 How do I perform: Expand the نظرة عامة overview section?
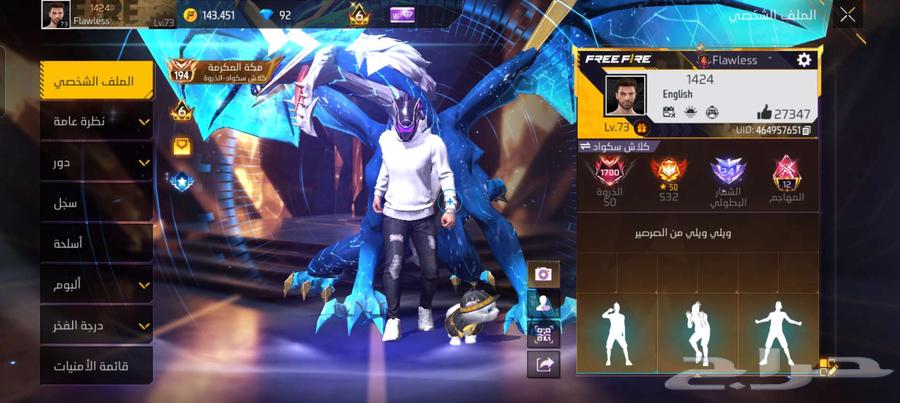(97, 121)
